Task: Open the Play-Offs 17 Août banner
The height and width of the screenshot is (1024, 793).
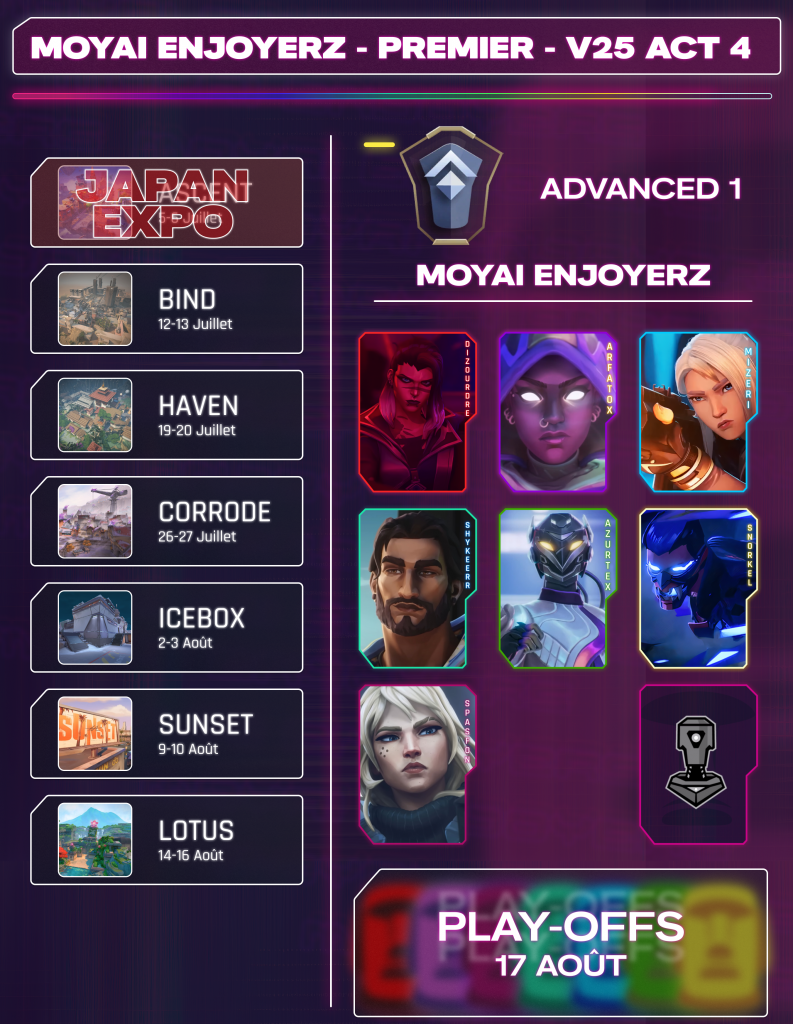Action: (560, 943)
